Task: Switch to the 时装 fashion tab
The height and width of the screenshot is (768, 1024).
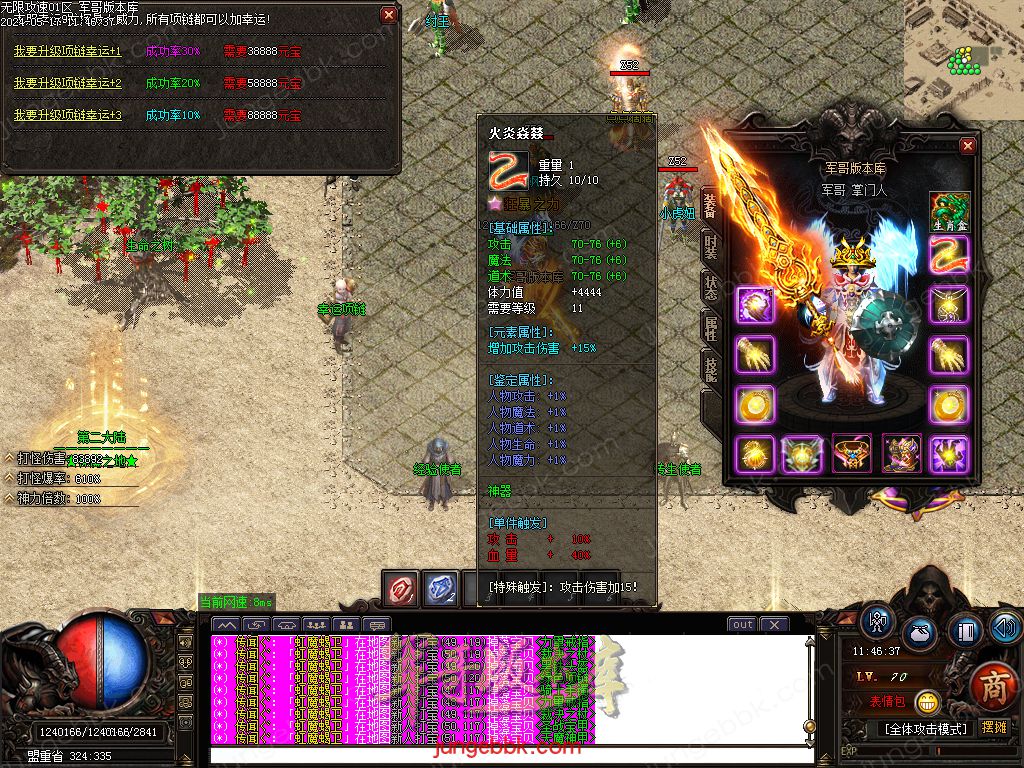Action: 710,247
